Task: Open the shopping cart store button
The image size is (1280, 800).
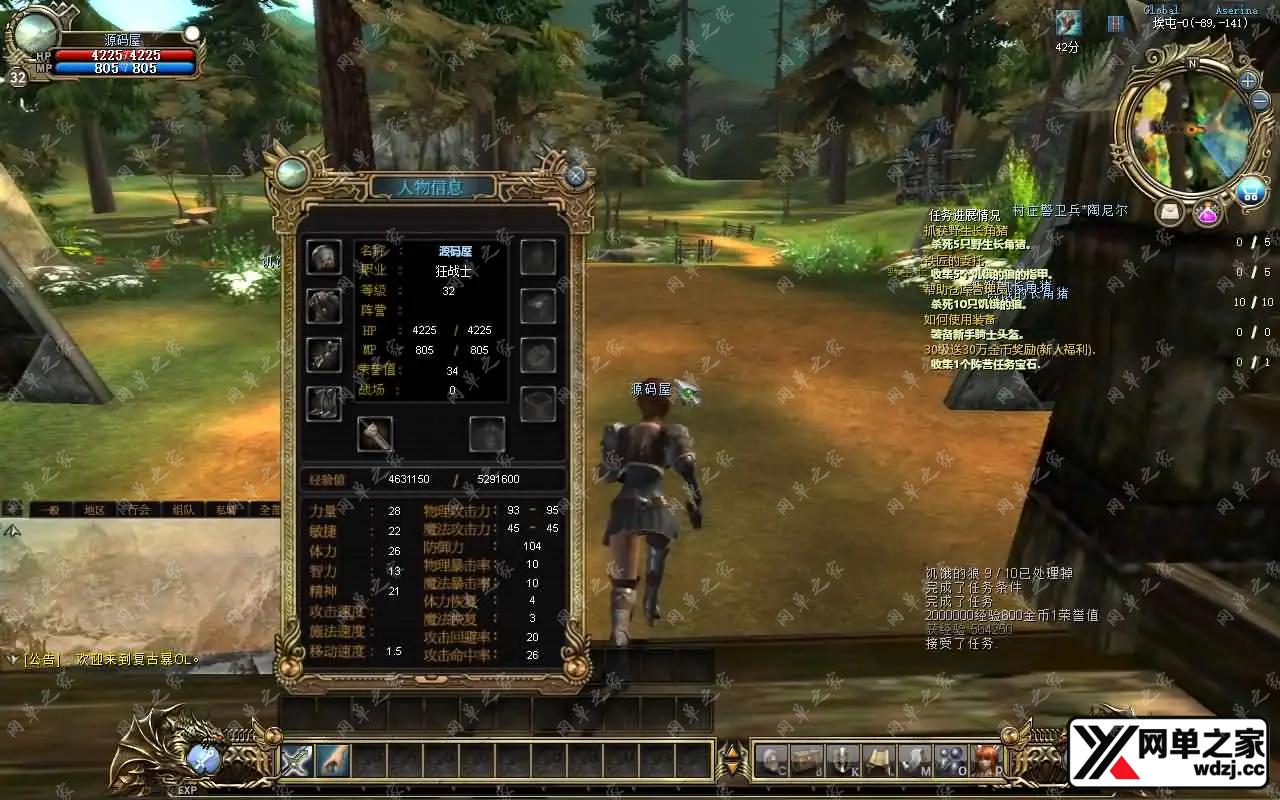Action: [x=1249, y=192]
